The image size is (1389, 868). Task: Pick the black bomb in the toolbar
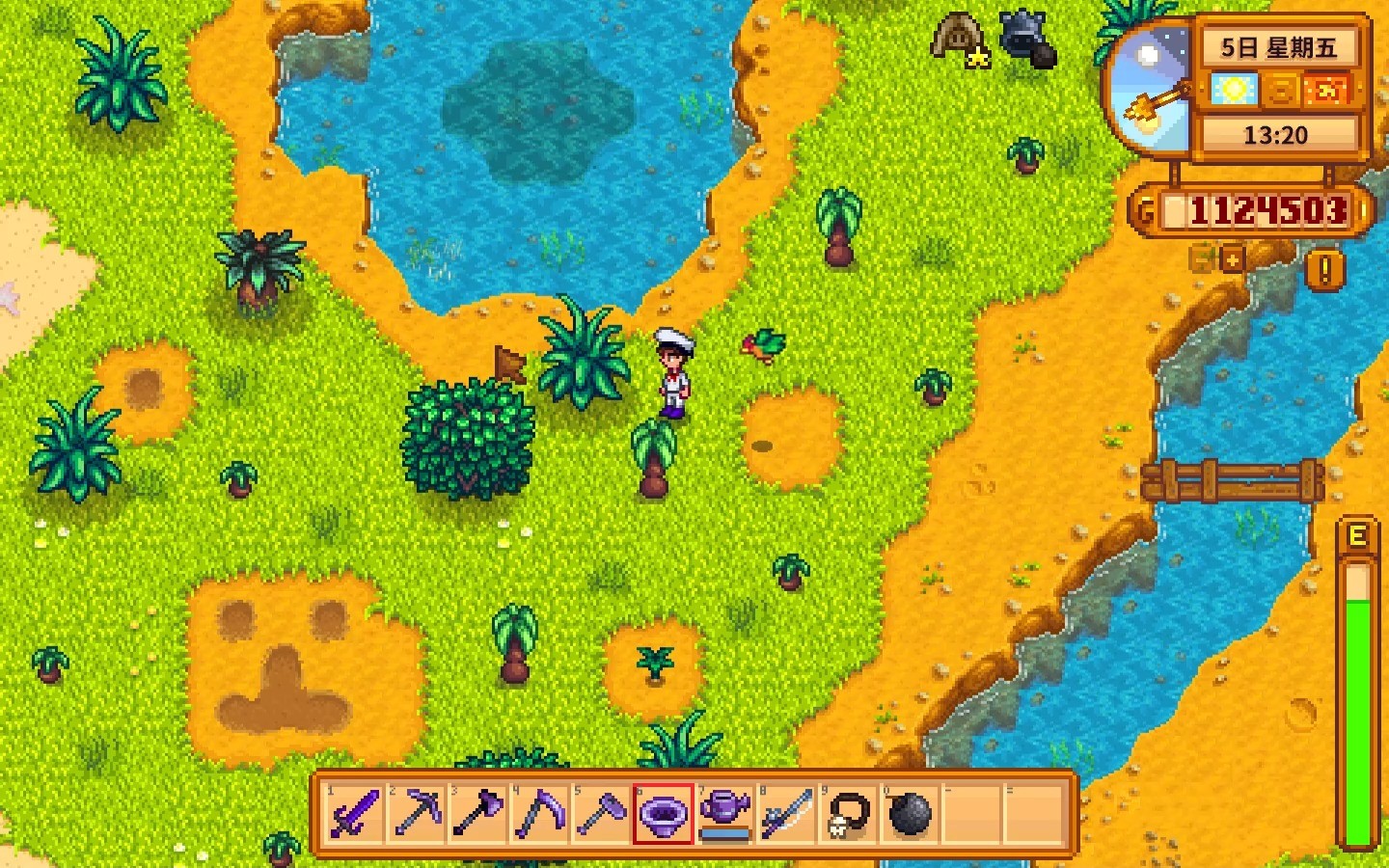click(x=910, y=814)
